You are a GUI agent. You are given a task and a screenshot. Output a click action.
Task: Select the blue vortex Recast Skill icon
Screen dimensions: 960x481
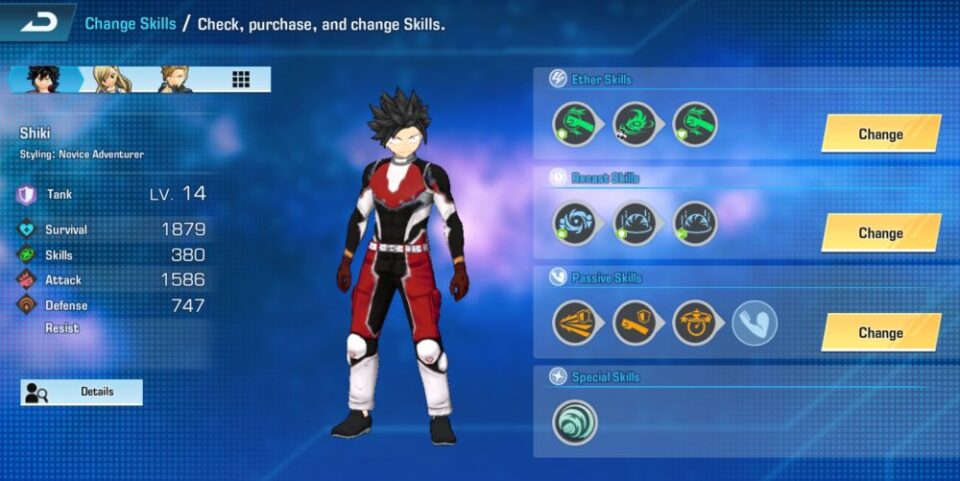pyautogui.click(x=575, y=223)
